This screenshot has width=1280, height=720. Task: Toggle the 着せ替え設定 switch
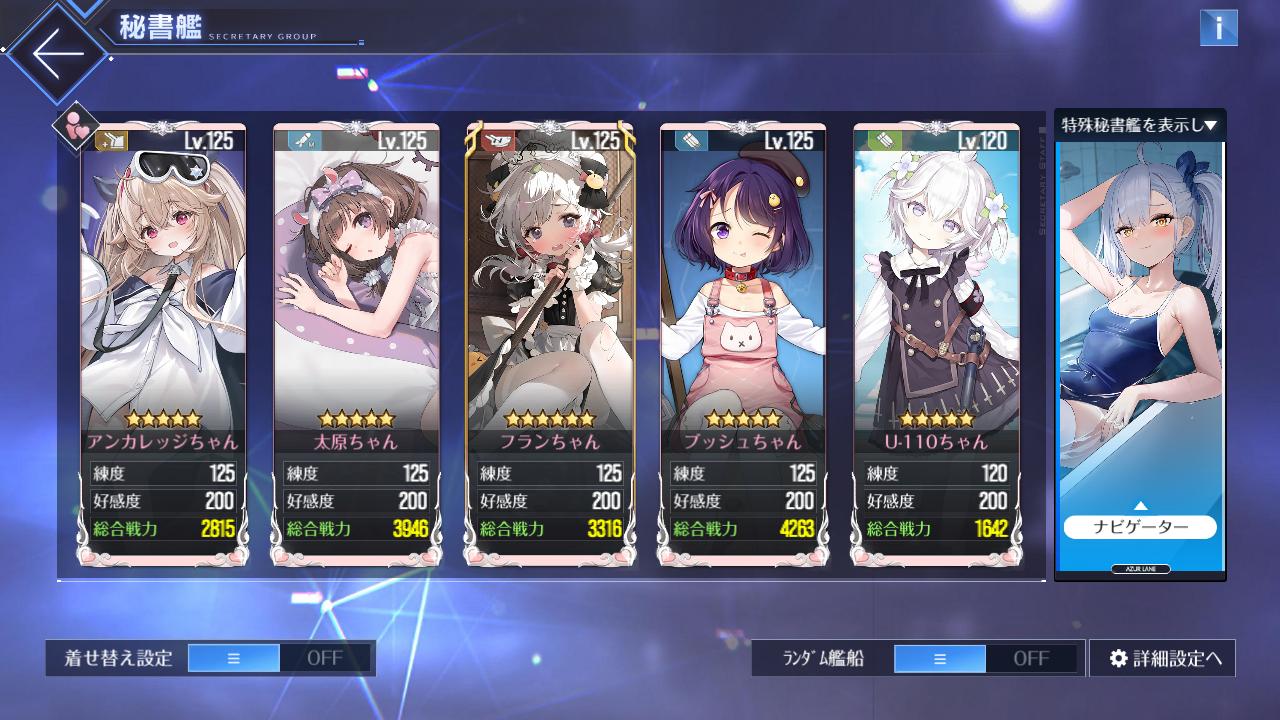[279, 658]
